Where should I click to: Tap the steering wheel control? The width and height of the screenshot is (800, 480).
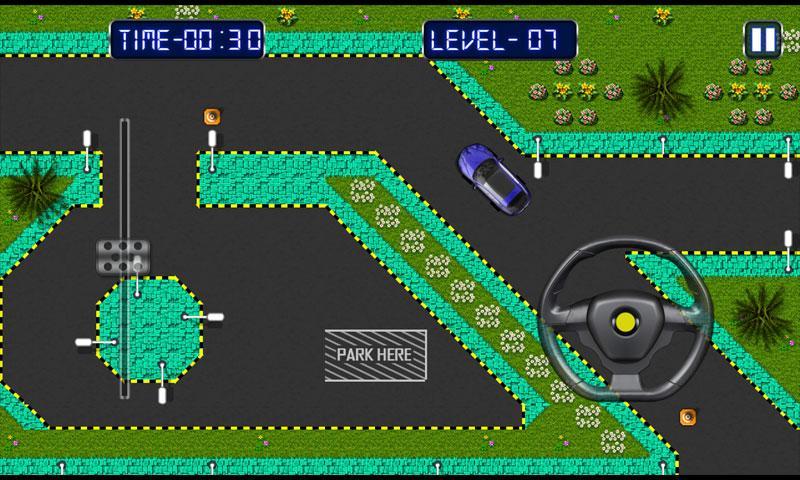coord(627,319)
